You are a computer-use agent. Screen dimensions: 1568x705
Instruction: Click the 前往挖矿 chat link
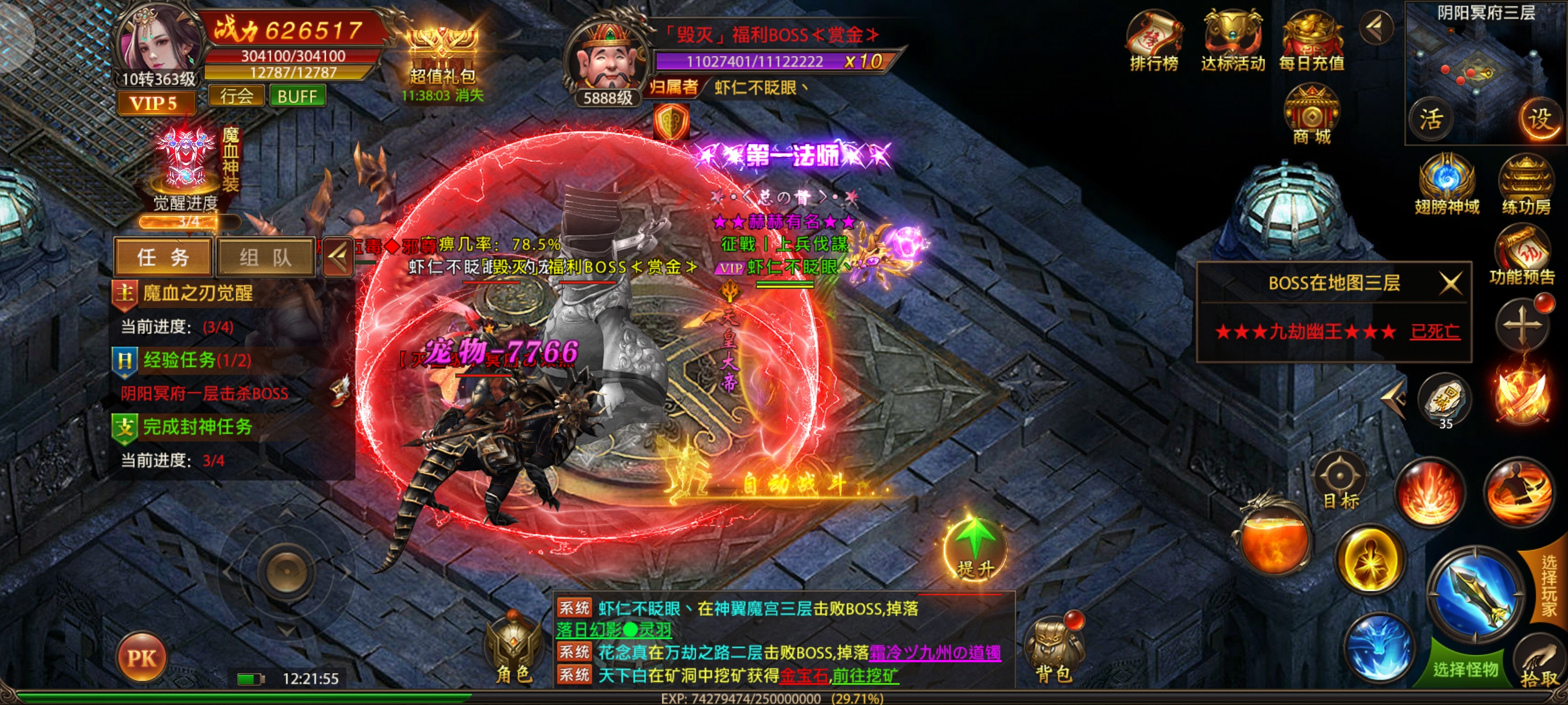865,675
